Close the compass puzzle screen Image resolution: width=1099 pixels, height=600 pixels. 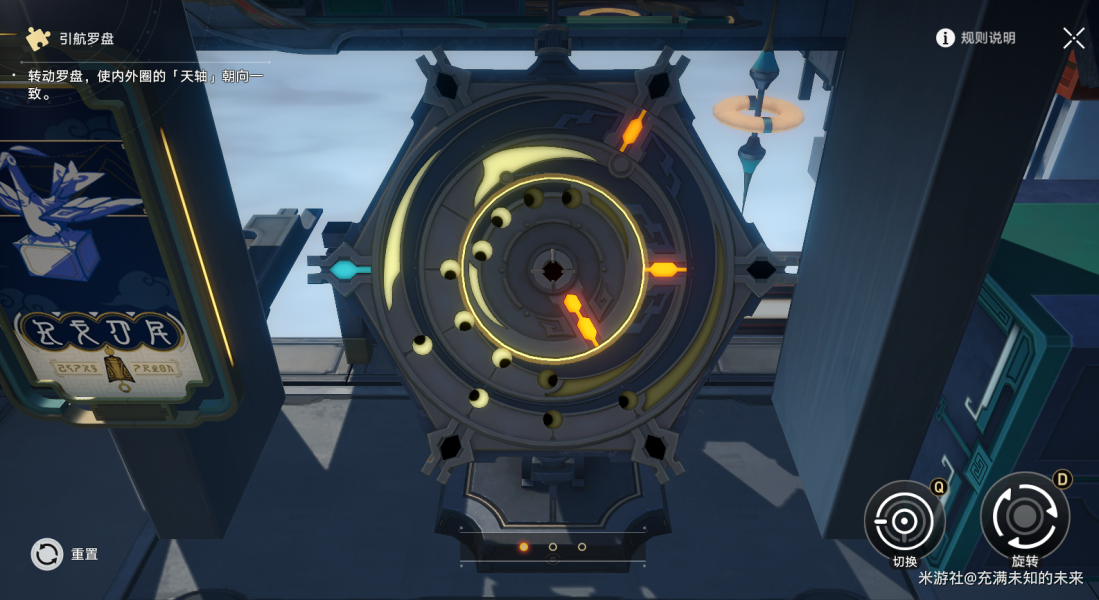point(1073,38)
